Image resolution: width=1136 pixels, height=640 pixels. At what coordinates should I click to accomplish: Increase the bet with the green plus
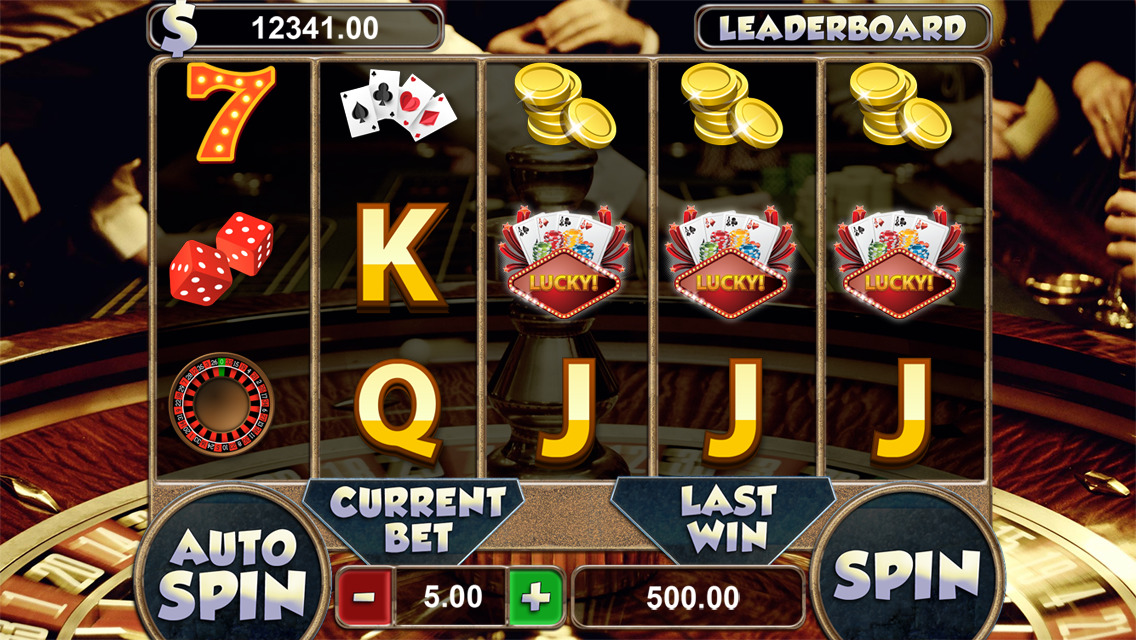[x=535, y=598]
